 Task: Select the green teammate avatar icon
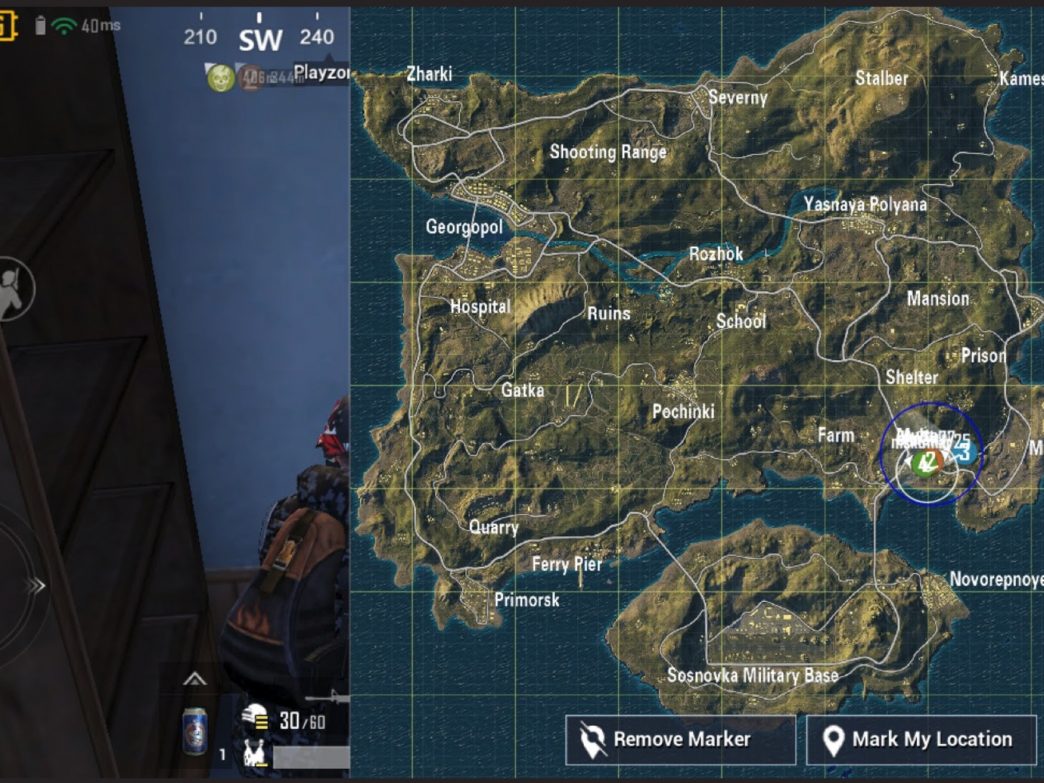220,77
